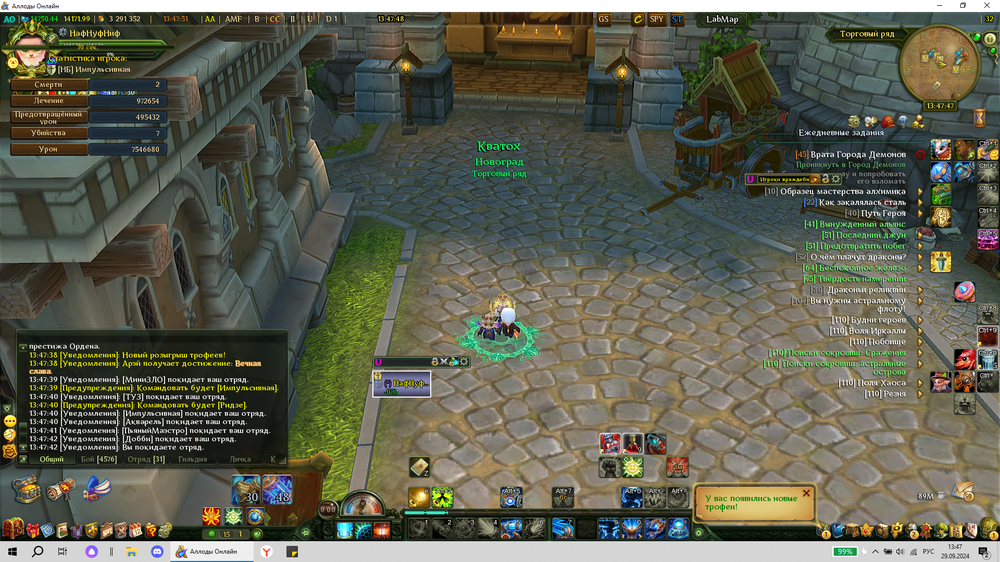Select the НаФНуФ party member frame

pyautogui.click(x=402, y=383)
